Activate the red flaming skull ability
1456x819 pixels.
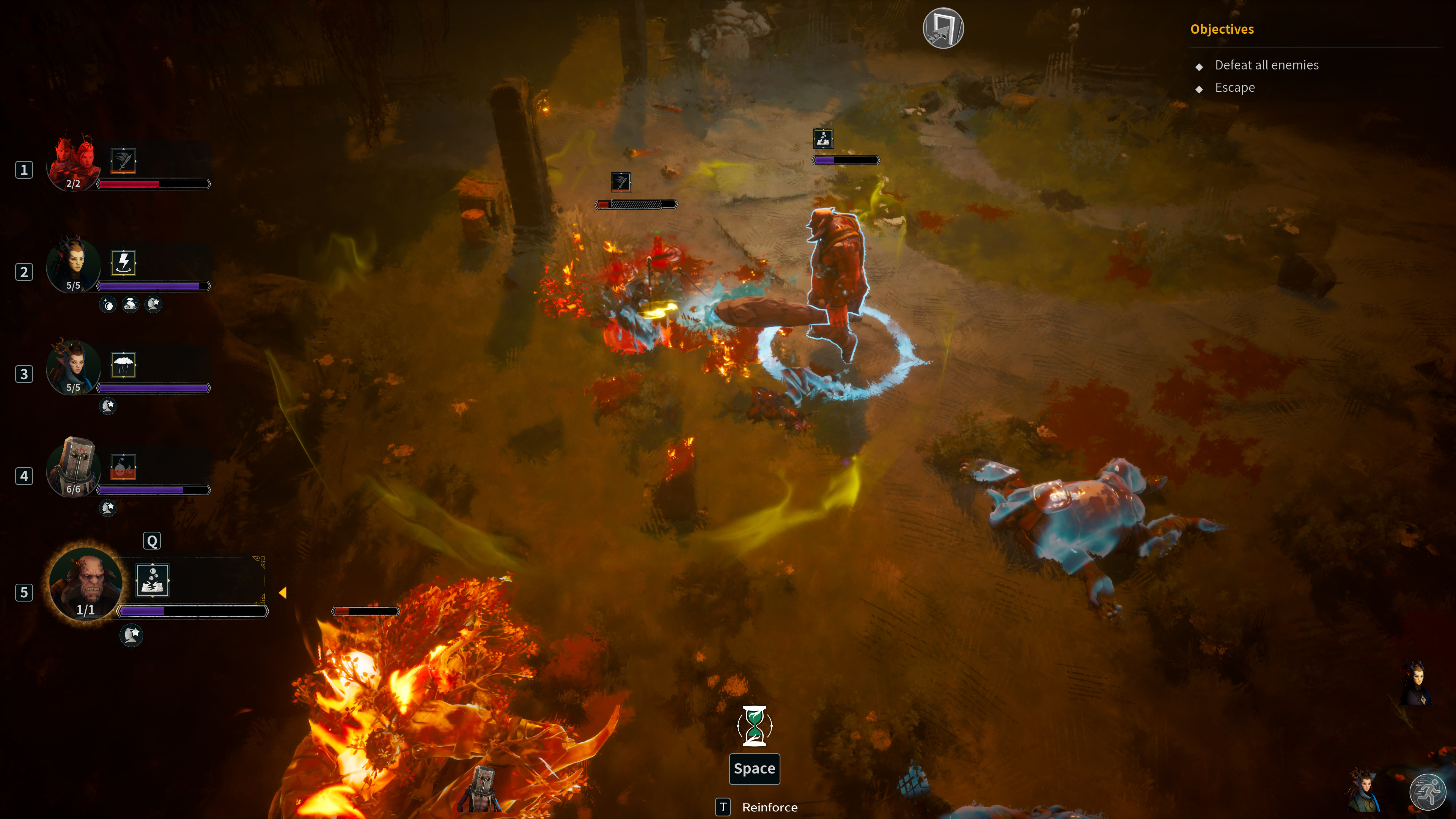pyautogui.click(x=123, y=467)
